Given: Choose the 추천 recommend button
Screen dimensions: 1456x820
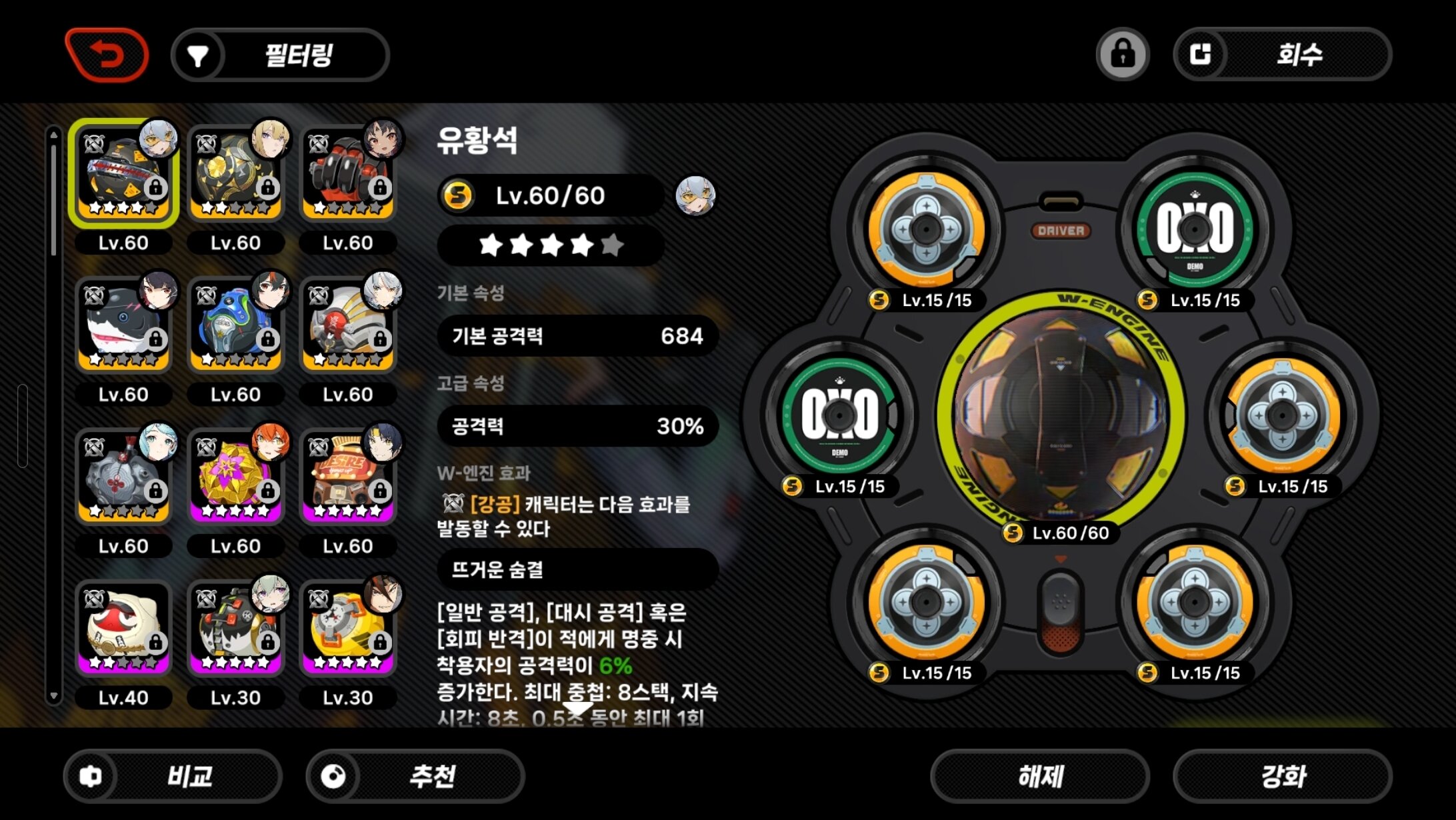Looking at the screenshot, I should pos(415,776).
